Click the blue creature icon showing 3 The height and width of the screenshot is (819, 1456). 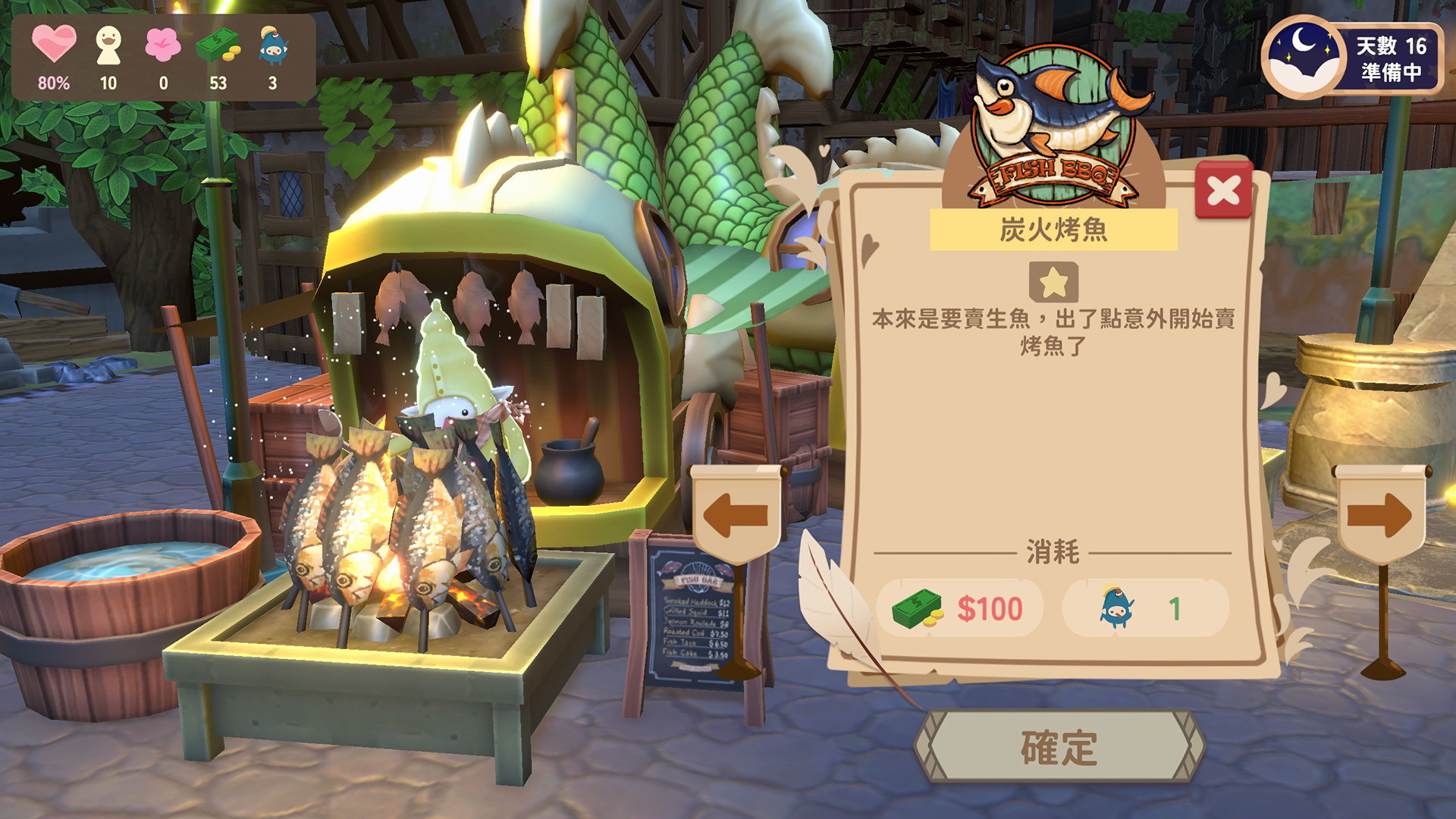point(275,44)
